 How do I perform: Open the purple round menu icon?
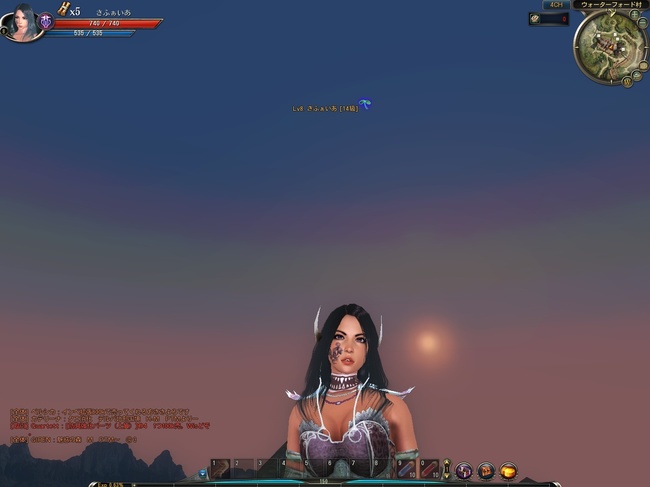(464, 470)
